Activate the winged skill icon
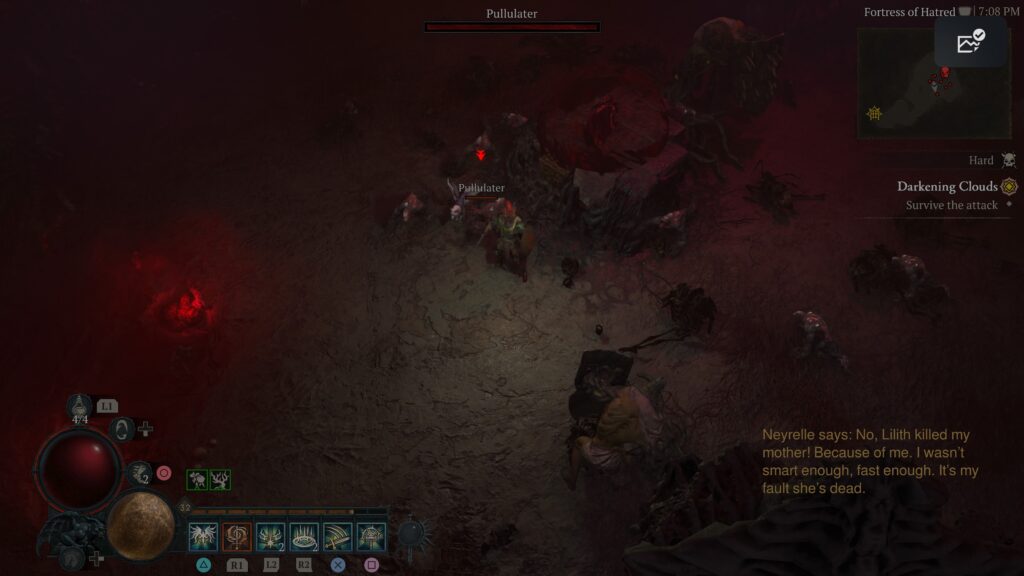This screenshot has height=576, width=1024. click(204, 537)
